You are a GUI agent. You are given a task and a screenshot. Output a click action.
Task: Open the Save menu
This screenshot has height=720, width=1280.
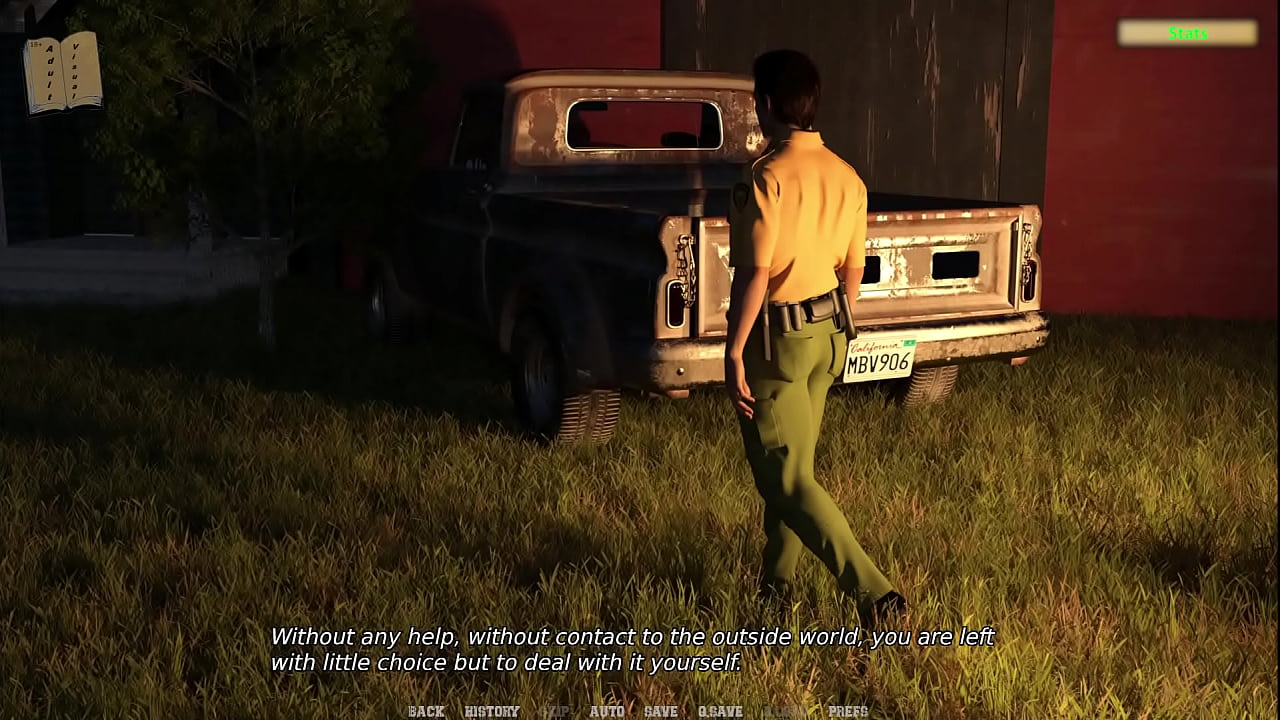point(661,711)
